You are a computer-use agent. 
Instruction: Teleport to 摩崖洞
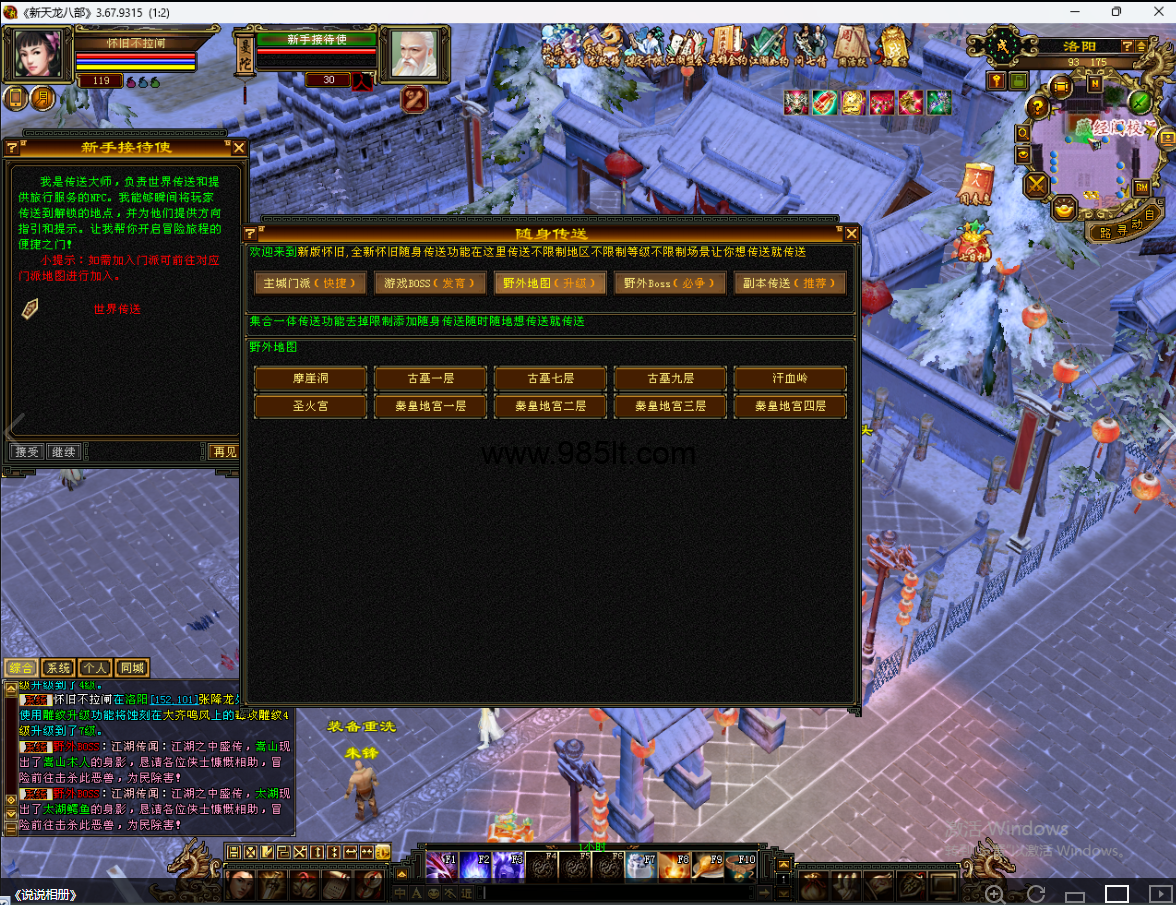[310, 379]
